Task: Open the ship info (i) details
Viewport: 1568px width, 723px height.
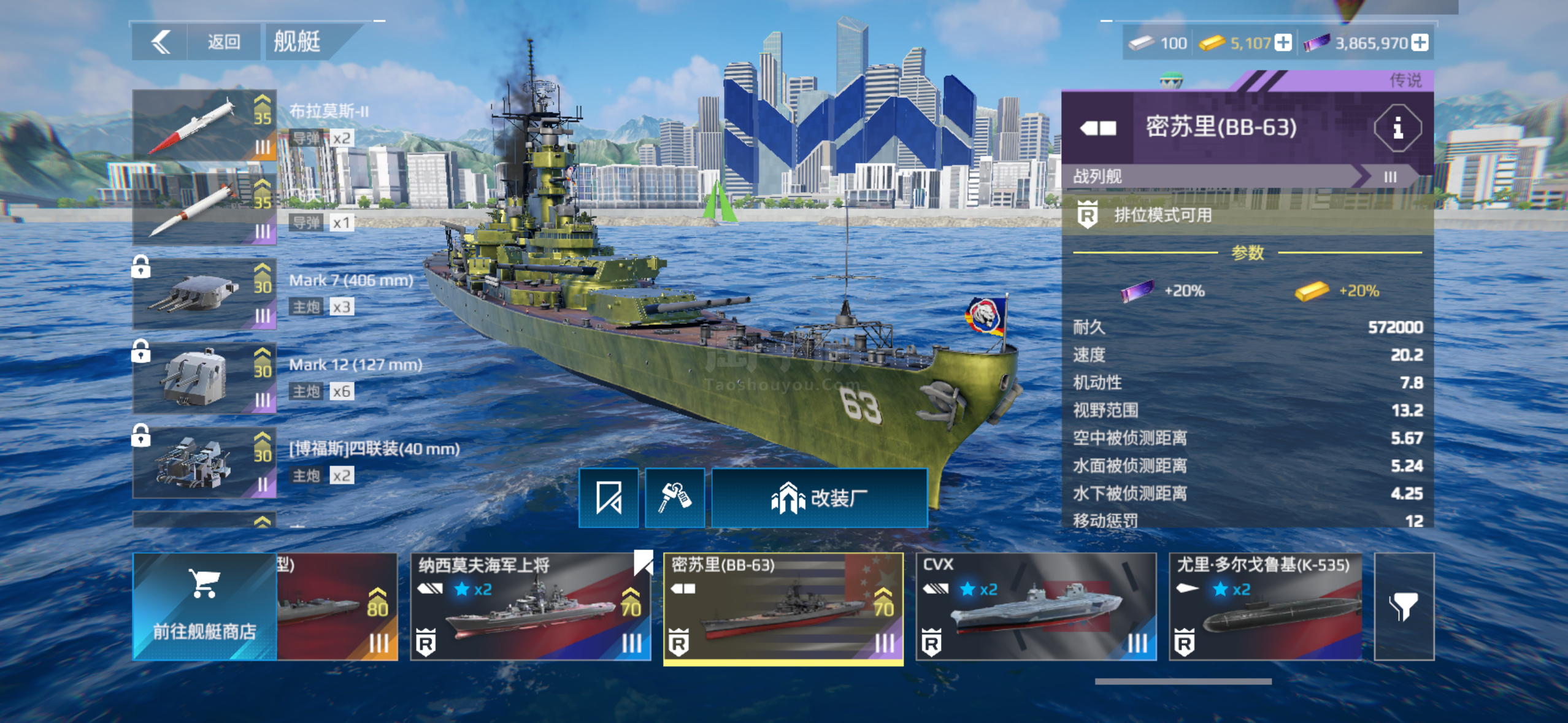Action: (1397, 128)
